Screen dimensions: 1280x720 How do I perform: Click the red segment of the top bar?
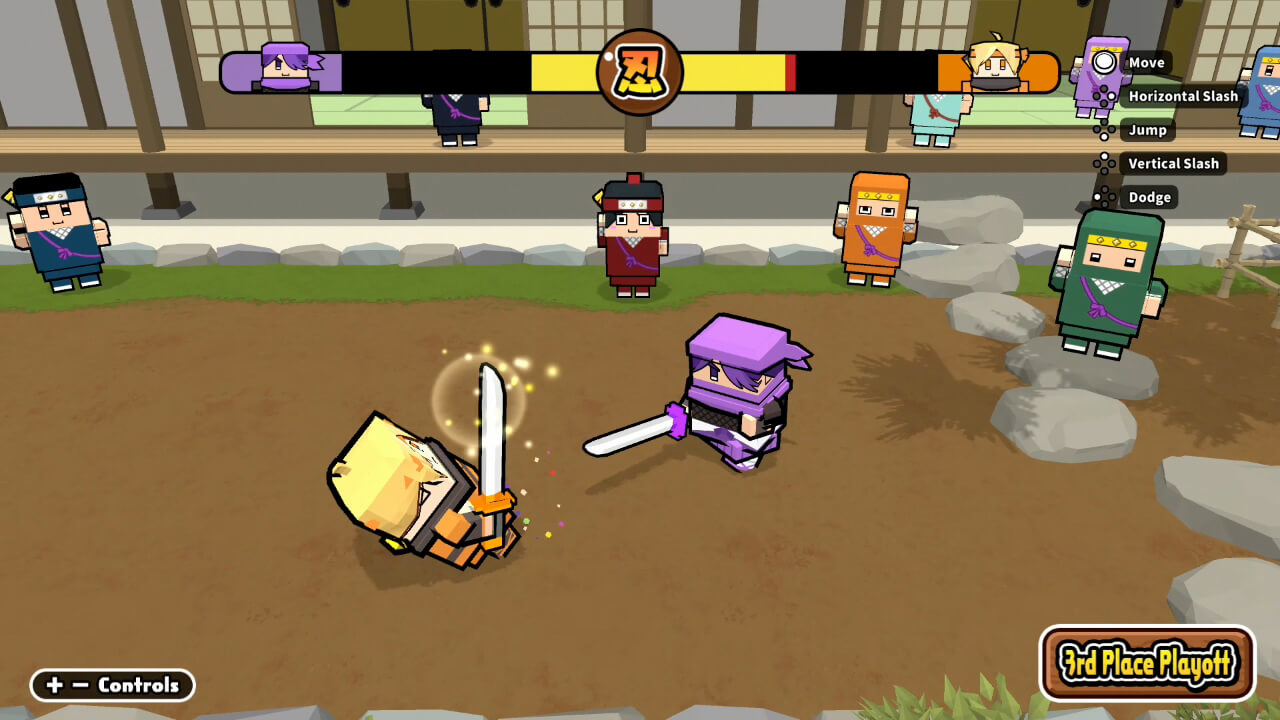coord(793,70)
